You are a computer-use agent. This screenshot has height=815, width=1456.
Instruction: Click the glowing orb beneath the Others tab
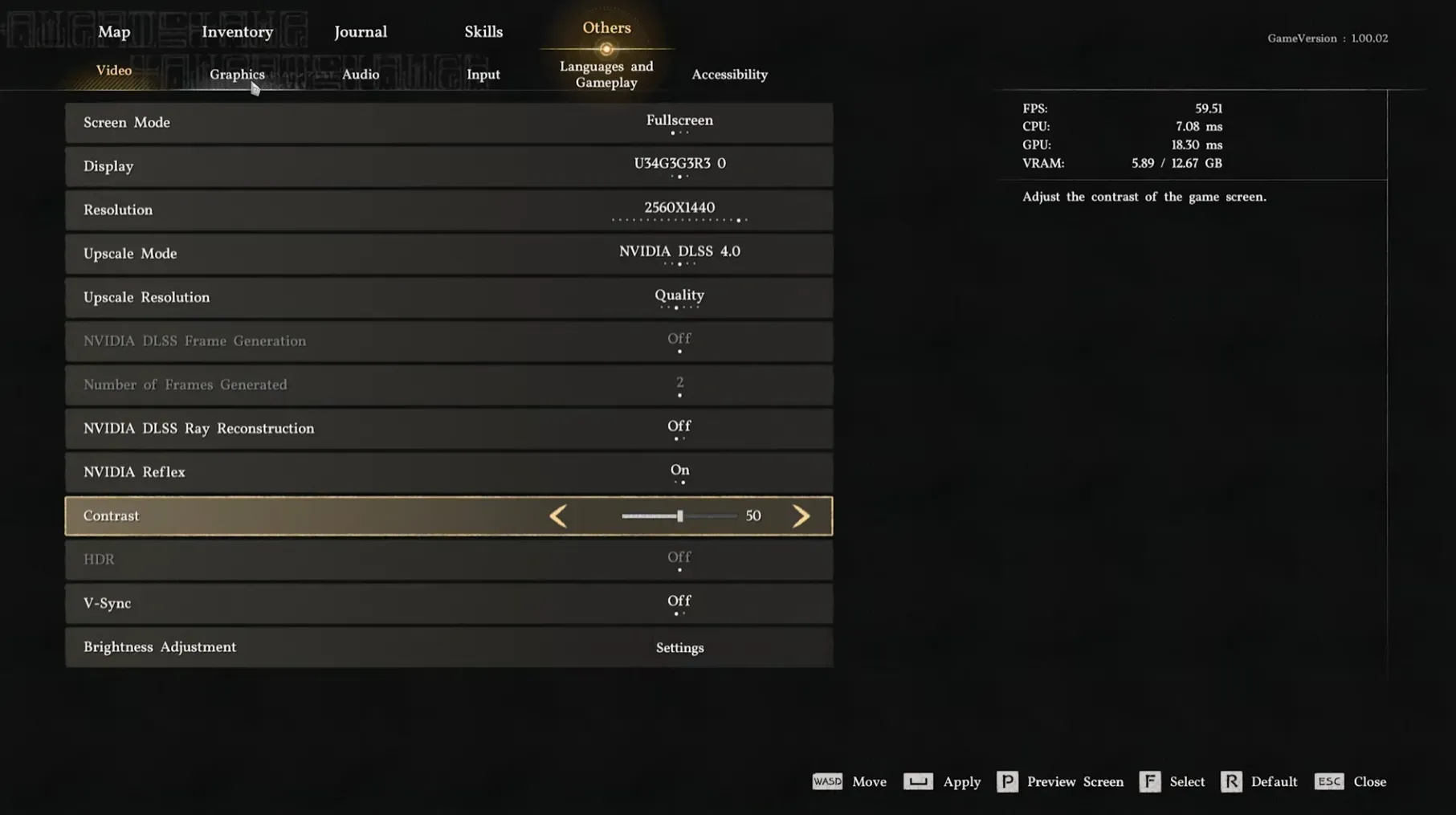point(606,49)
